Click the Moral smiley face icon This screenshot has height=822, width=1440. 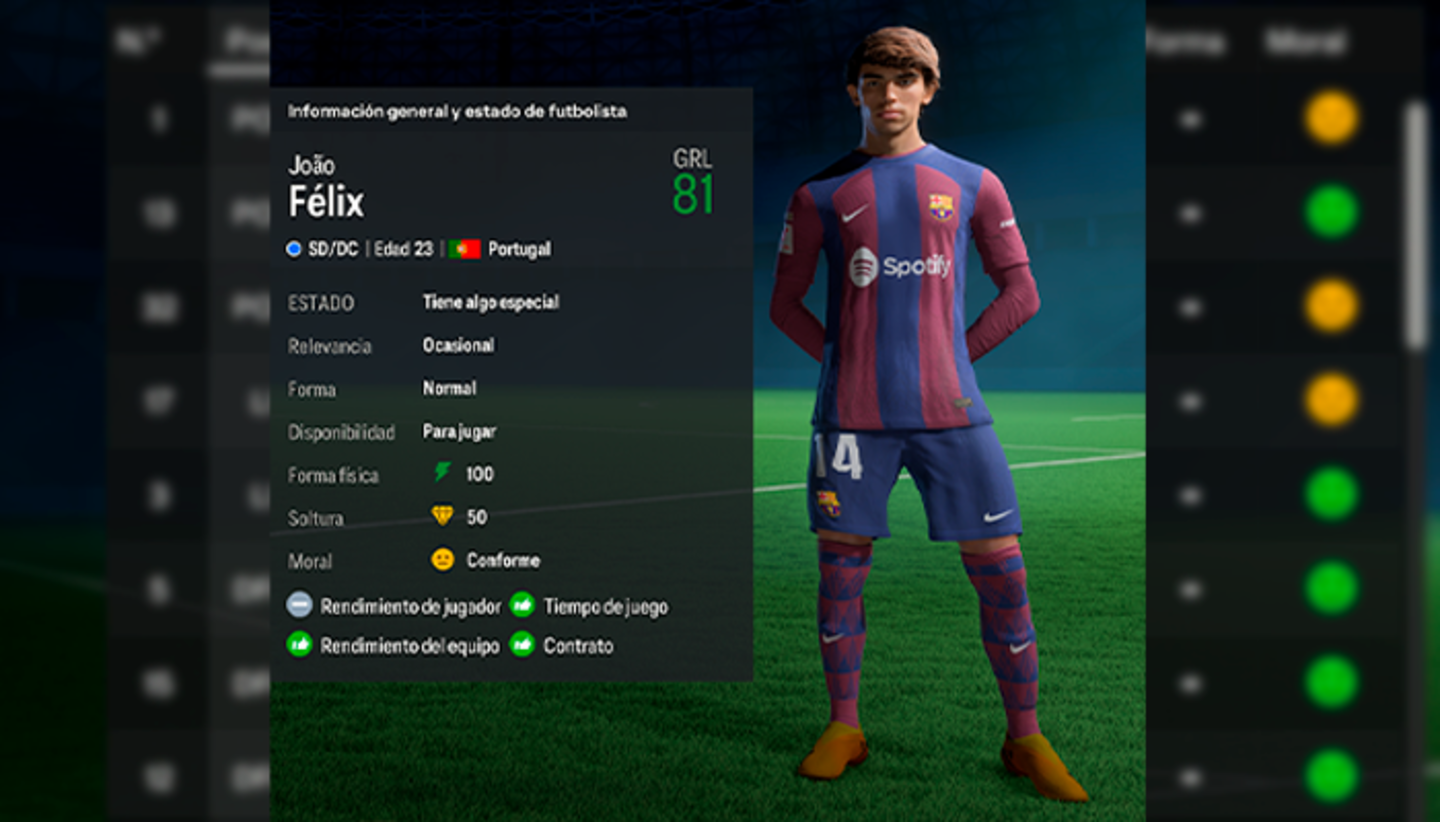tap(442, 561)
